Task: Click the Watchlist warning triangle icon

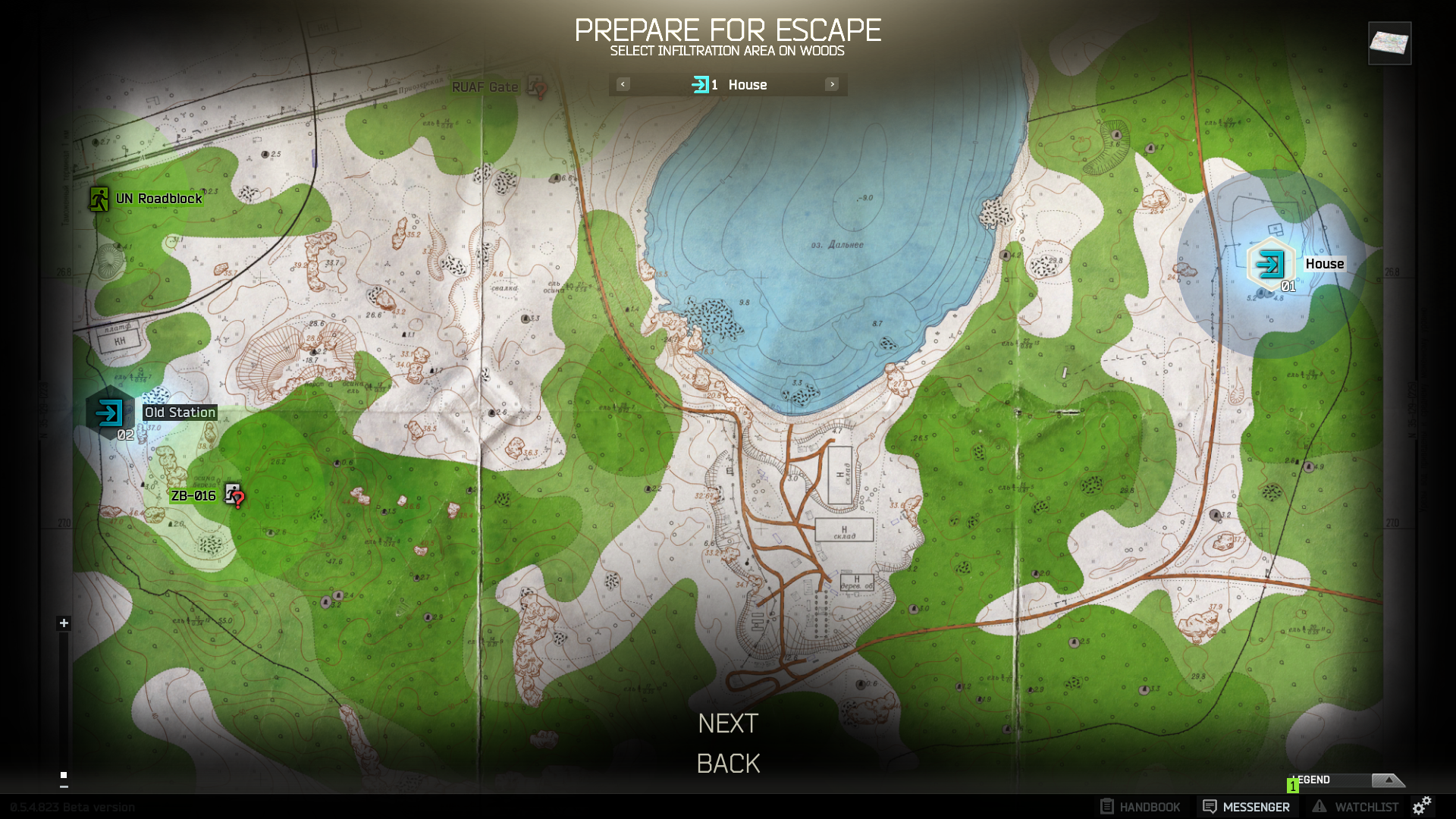Action: pos(1319,806)
